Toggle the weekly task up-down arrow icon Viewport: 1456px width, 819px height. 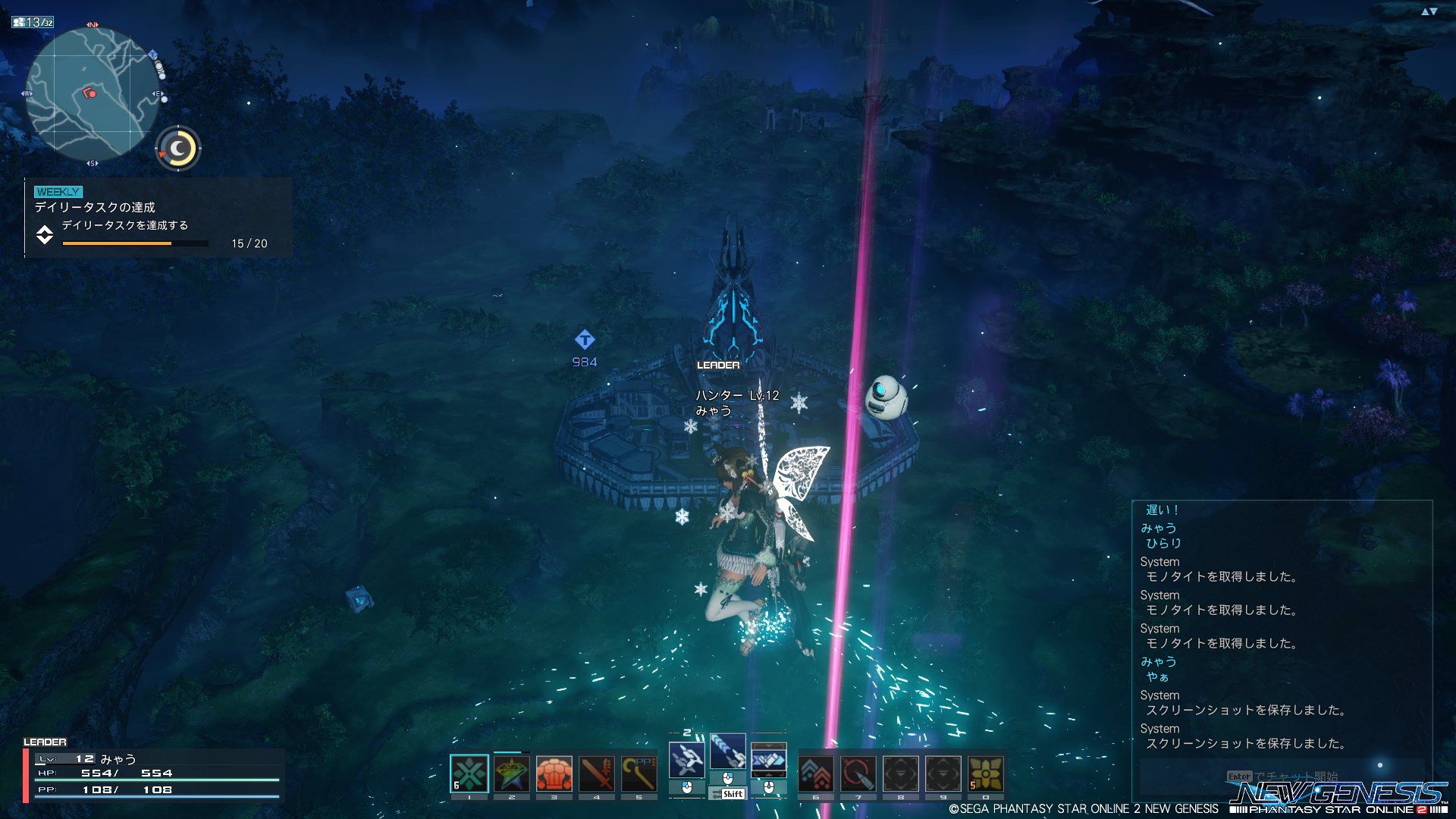[x=45, y=235]
